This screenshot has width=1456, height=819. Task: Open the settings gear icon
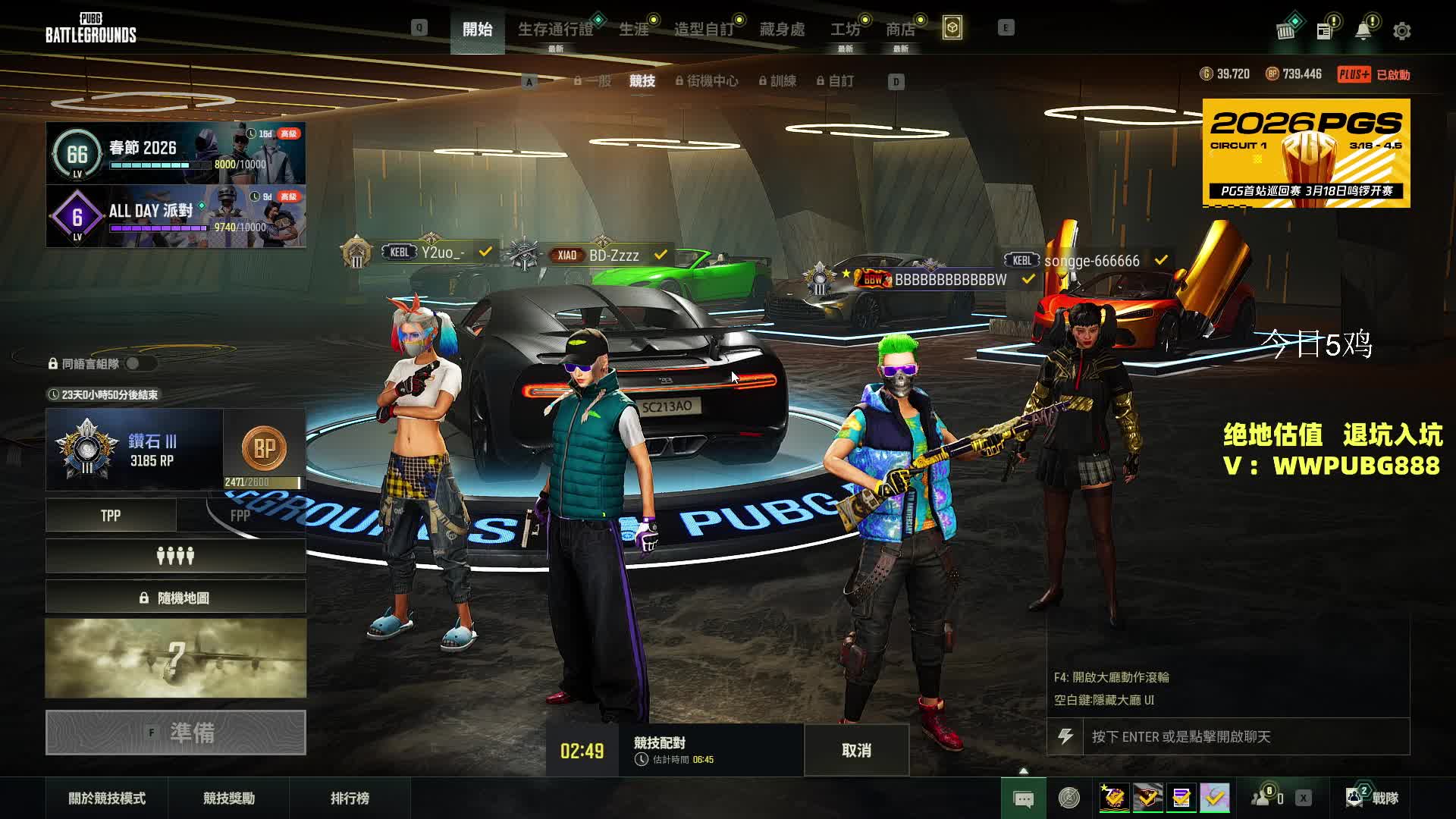(1401, 31)
